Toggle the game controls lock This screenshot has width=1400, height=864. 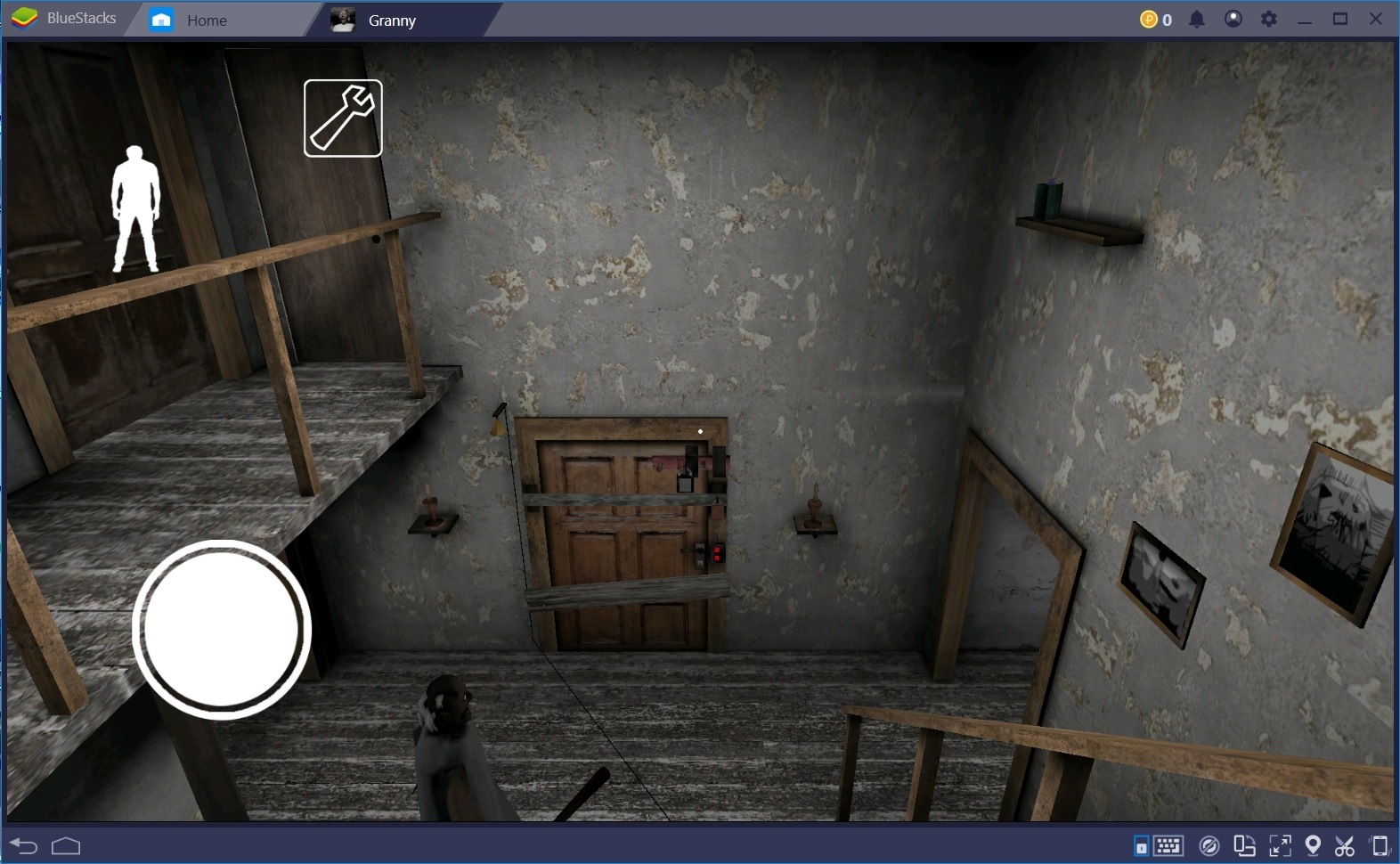pyautogui.click(x=1143, y=844)
